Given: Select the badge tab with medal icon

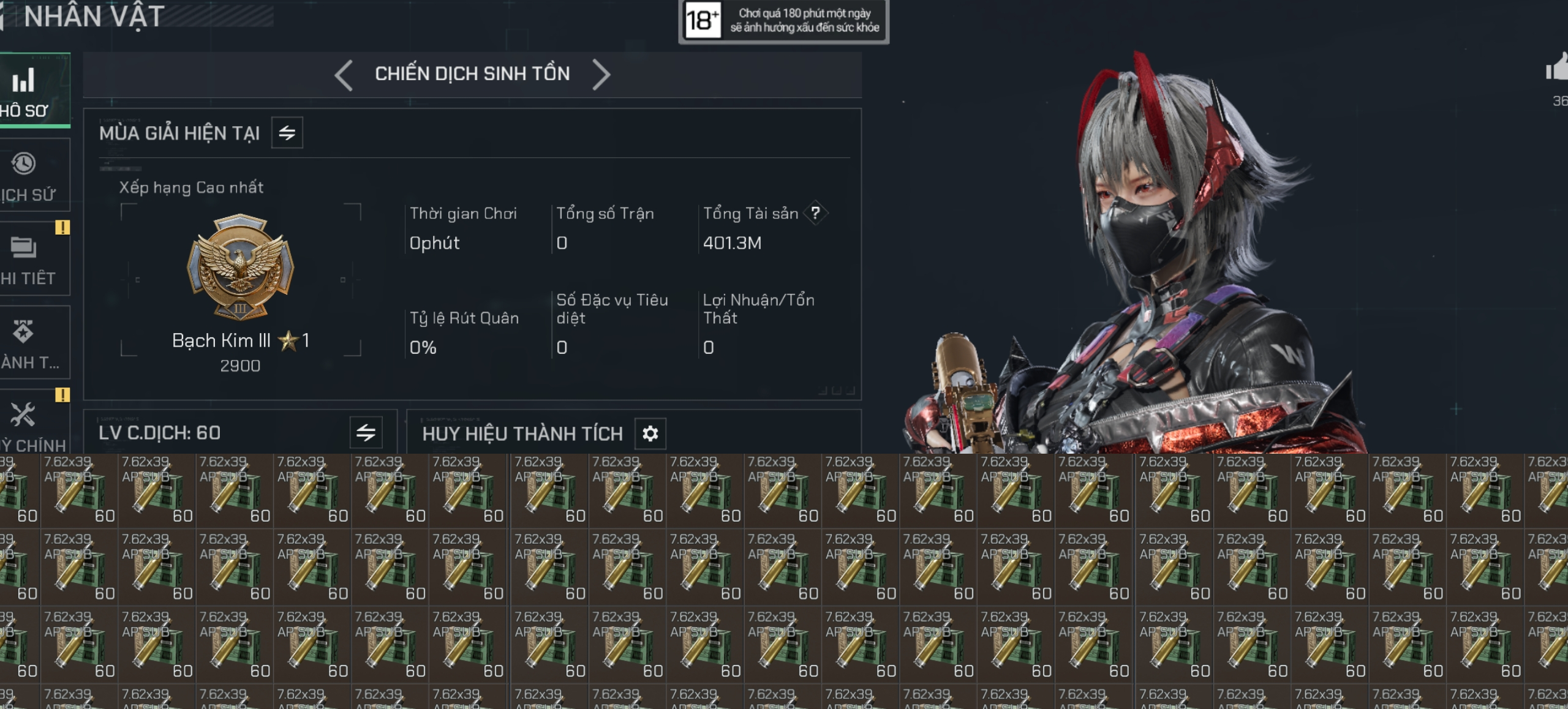Looking at the screenshot, I should tap(28, 343).
